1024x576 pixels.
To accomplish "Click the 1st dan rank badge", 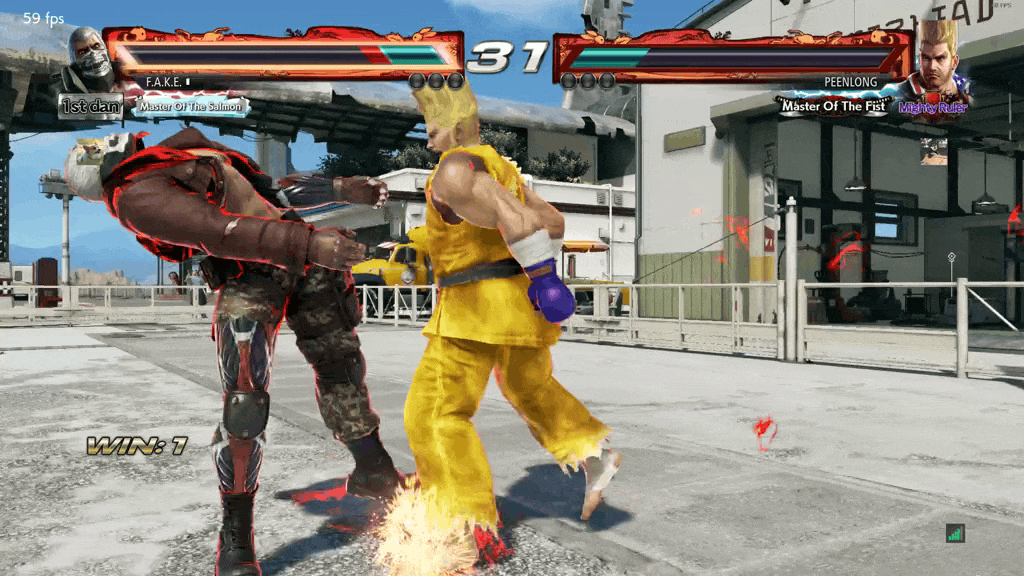I will coord(91,106).
